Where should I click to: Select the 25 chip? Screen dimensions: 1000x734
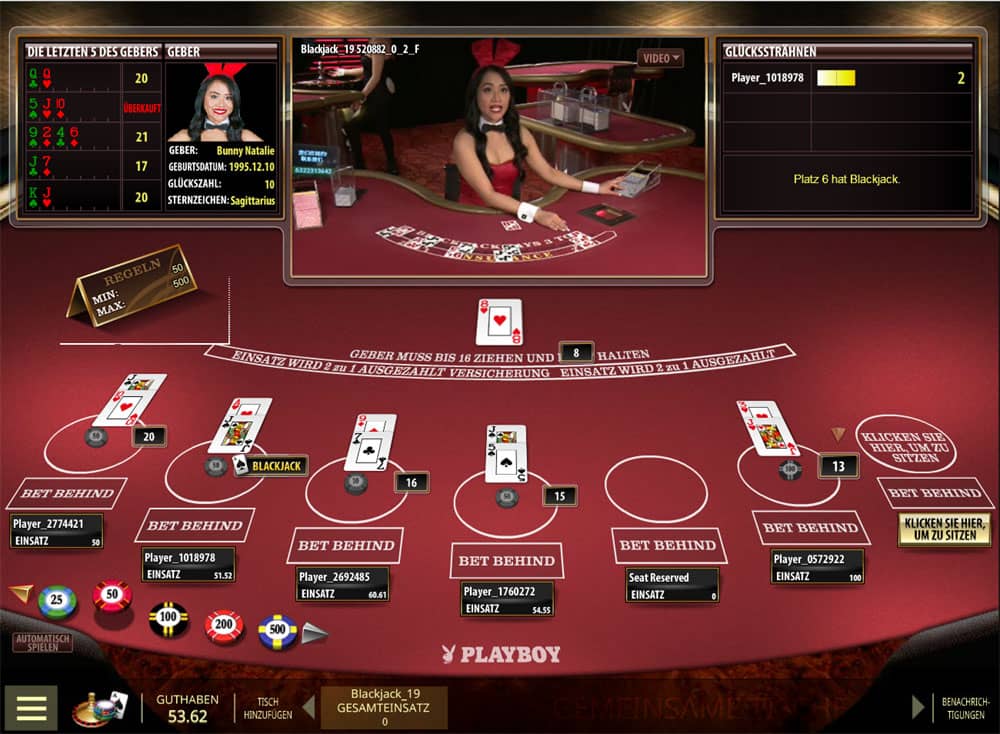point(57,602)
